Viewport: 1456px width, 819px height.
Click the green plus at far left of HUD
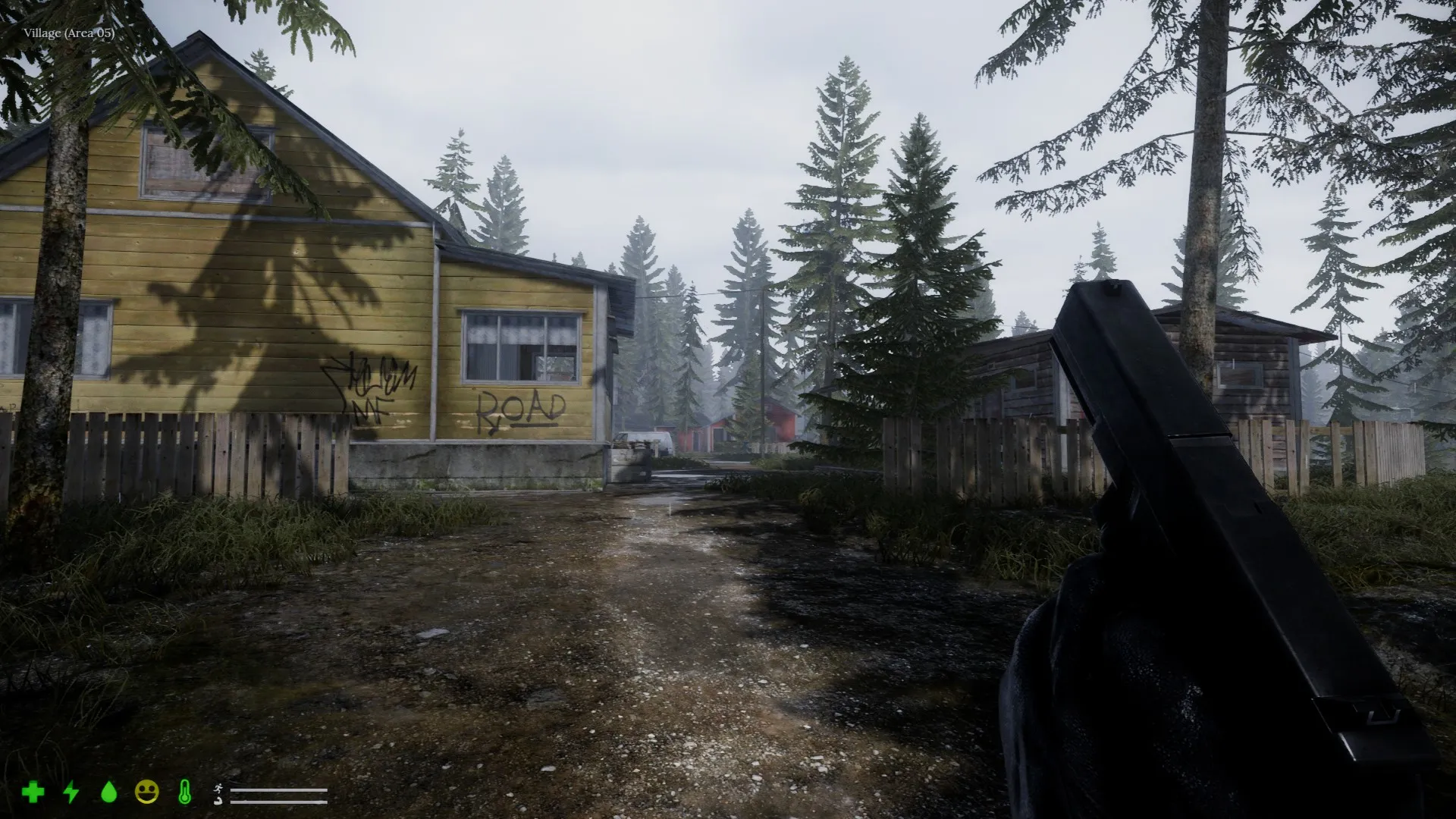tap(33, 791)
